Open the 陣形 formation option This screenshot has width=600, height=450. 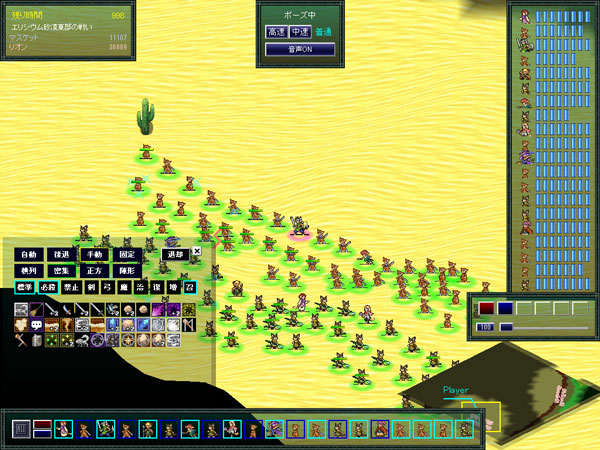click(127, 271)
